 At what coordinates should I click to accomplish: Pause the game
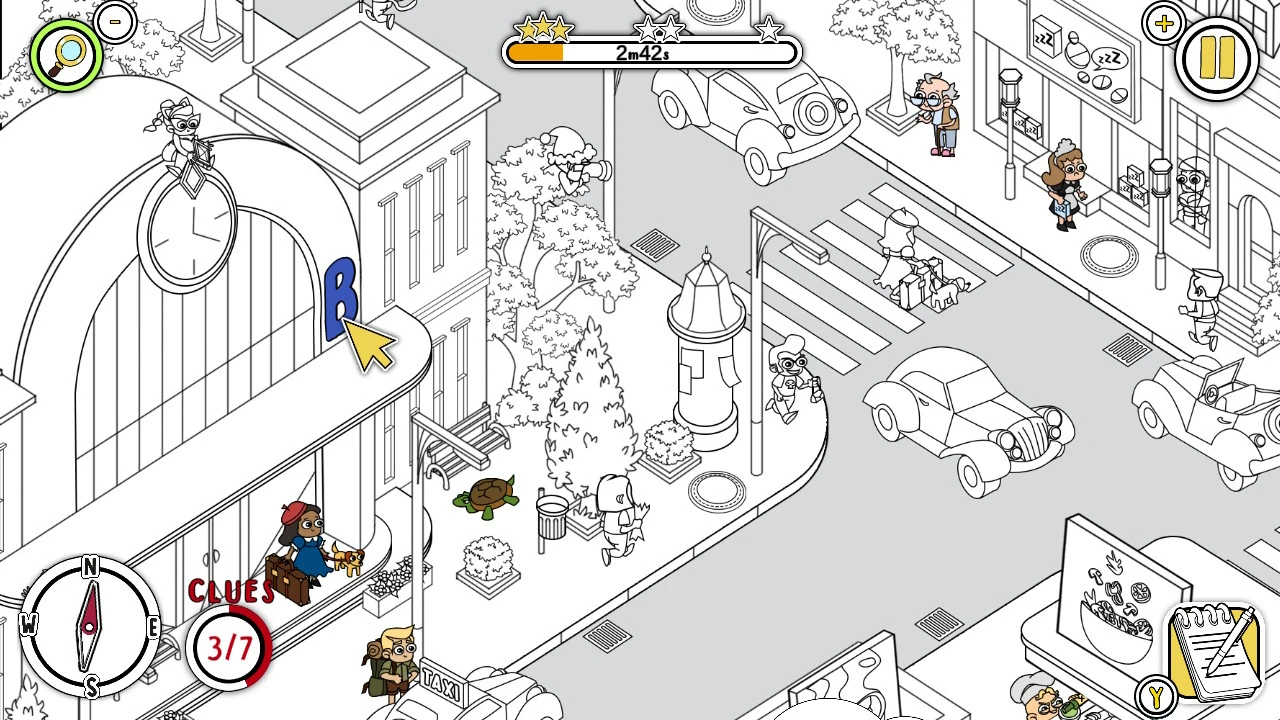(1216, 56)
